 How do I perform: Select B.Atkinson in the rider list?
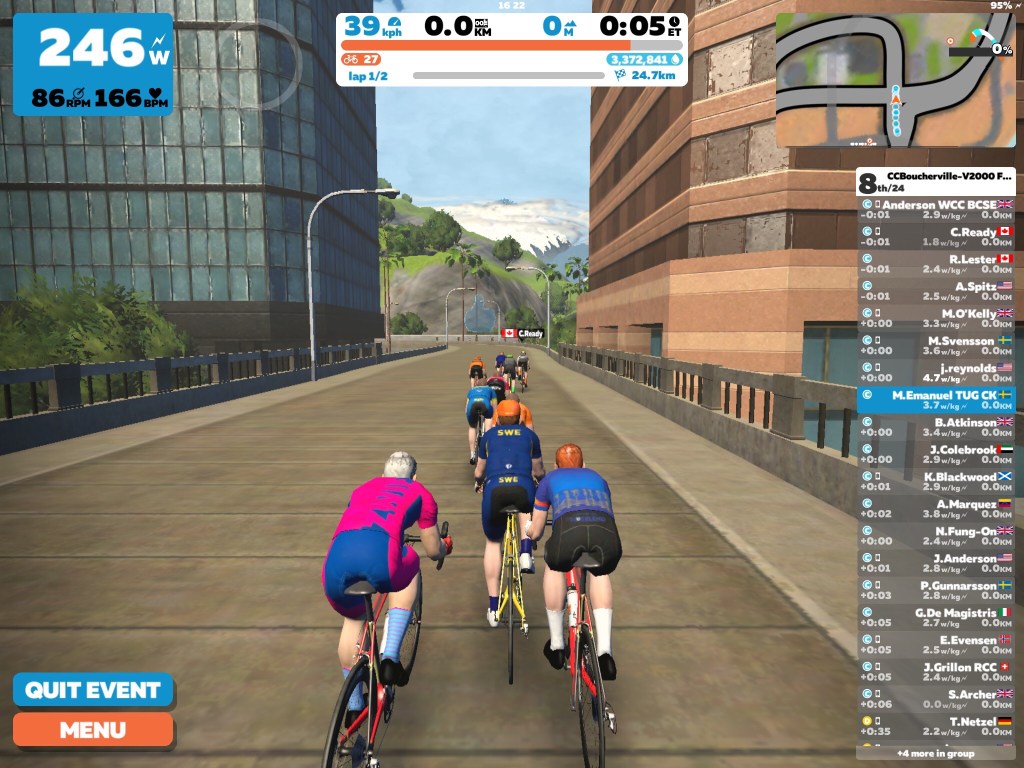click(x=936, y=427)
